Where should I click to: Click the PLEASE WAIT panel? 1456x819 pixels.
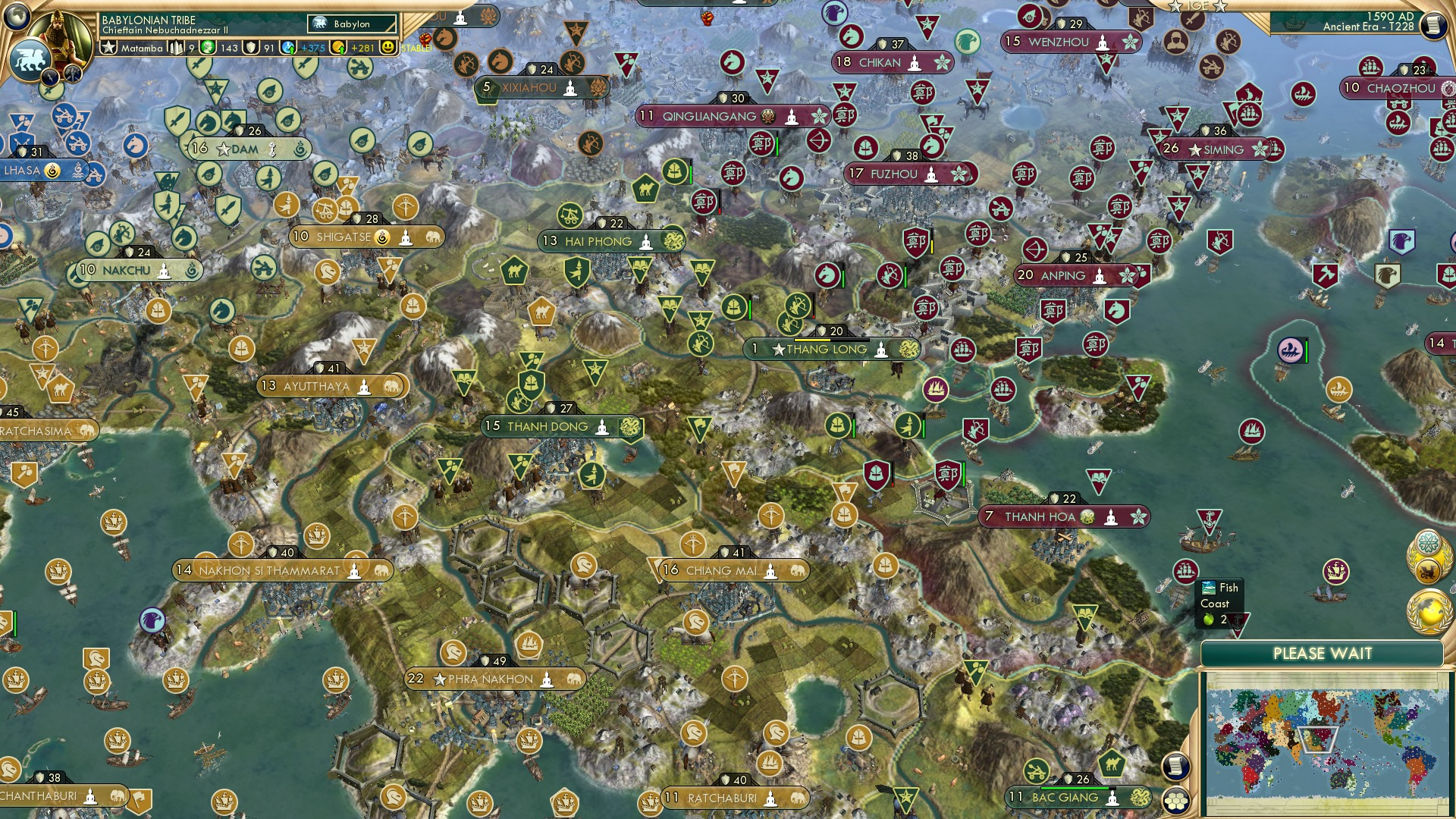1323,652
